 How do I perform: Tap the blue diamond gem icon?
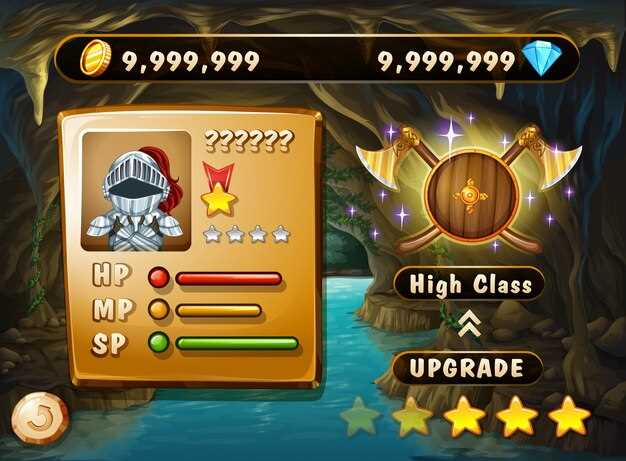[541, 59]
